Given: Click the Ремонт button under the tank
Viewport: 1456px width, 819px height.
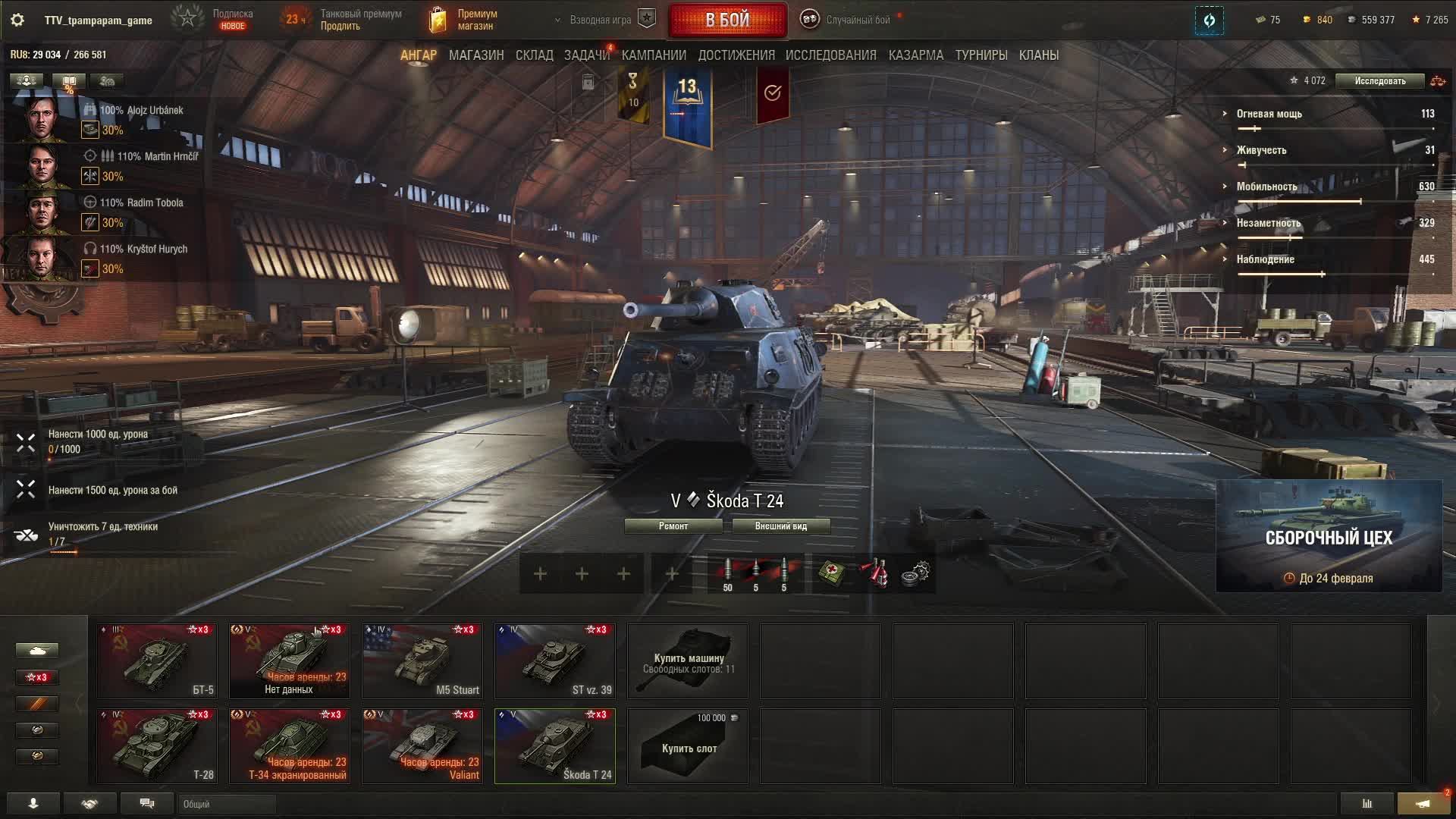Looking at the screenshot, I should tap(673, 526).
